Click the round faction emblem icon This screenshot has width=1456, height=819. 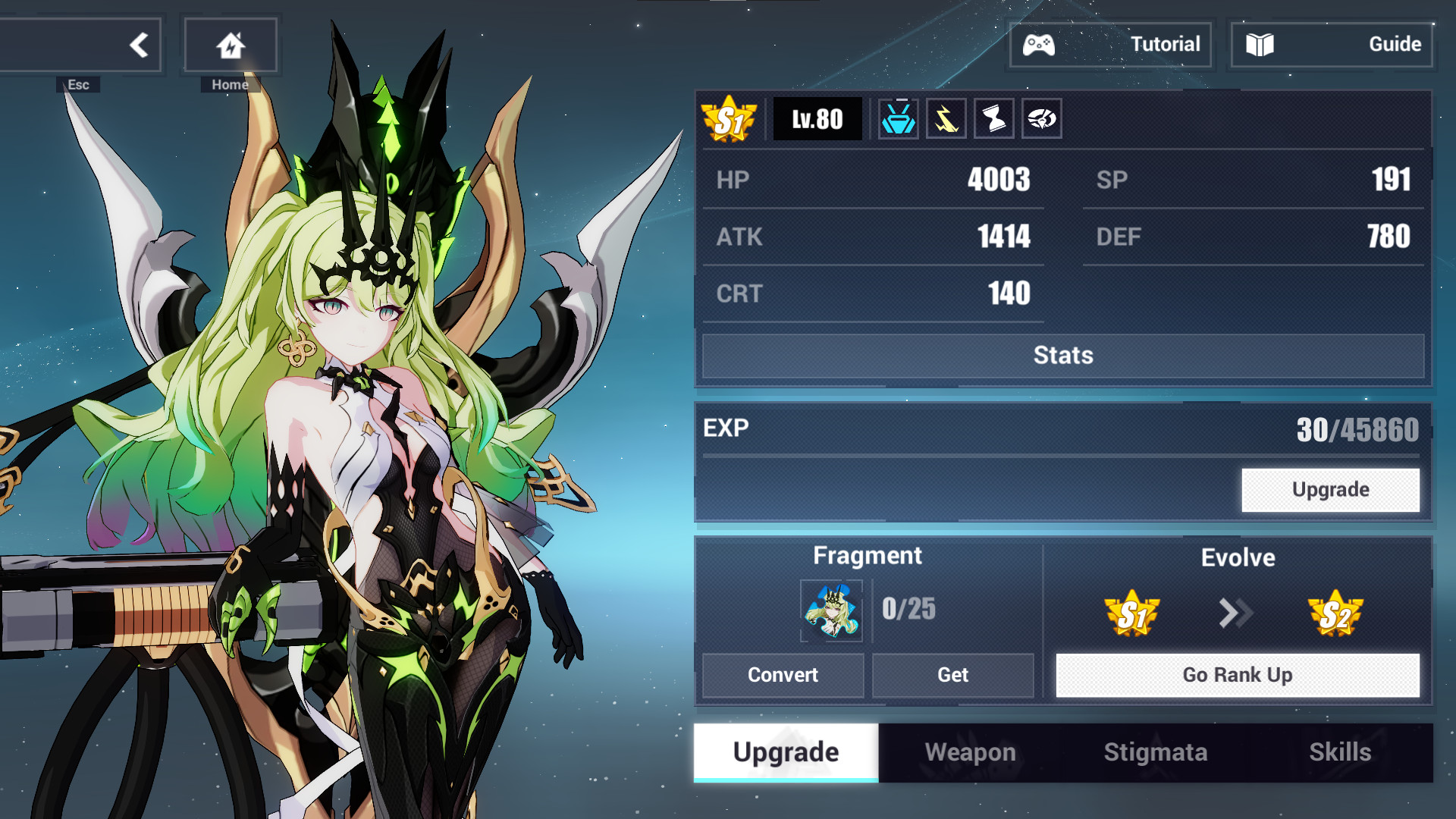click(x=1042, y=118)
